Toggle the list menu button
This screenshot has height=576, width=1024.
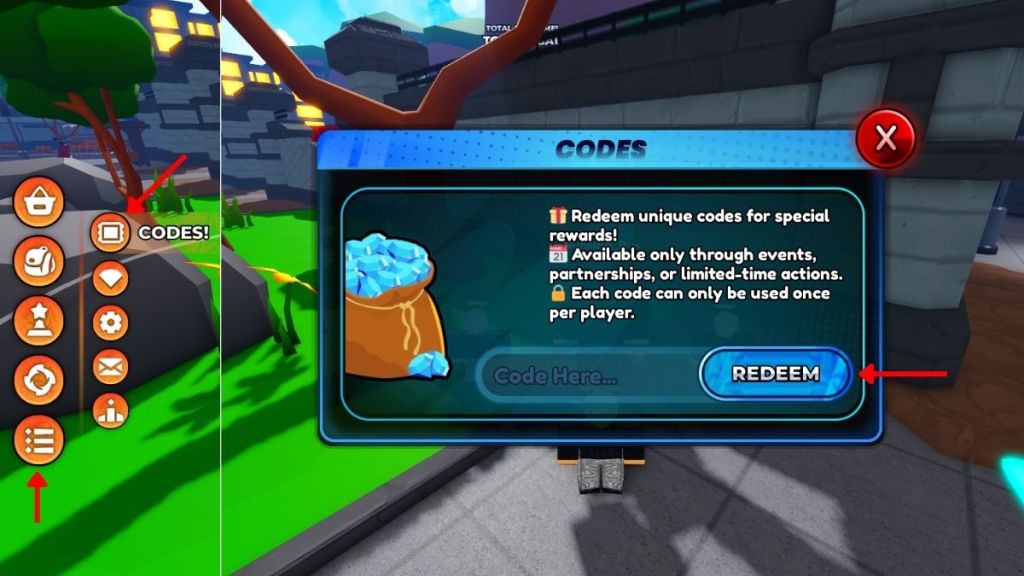click(x=39, y=440)
